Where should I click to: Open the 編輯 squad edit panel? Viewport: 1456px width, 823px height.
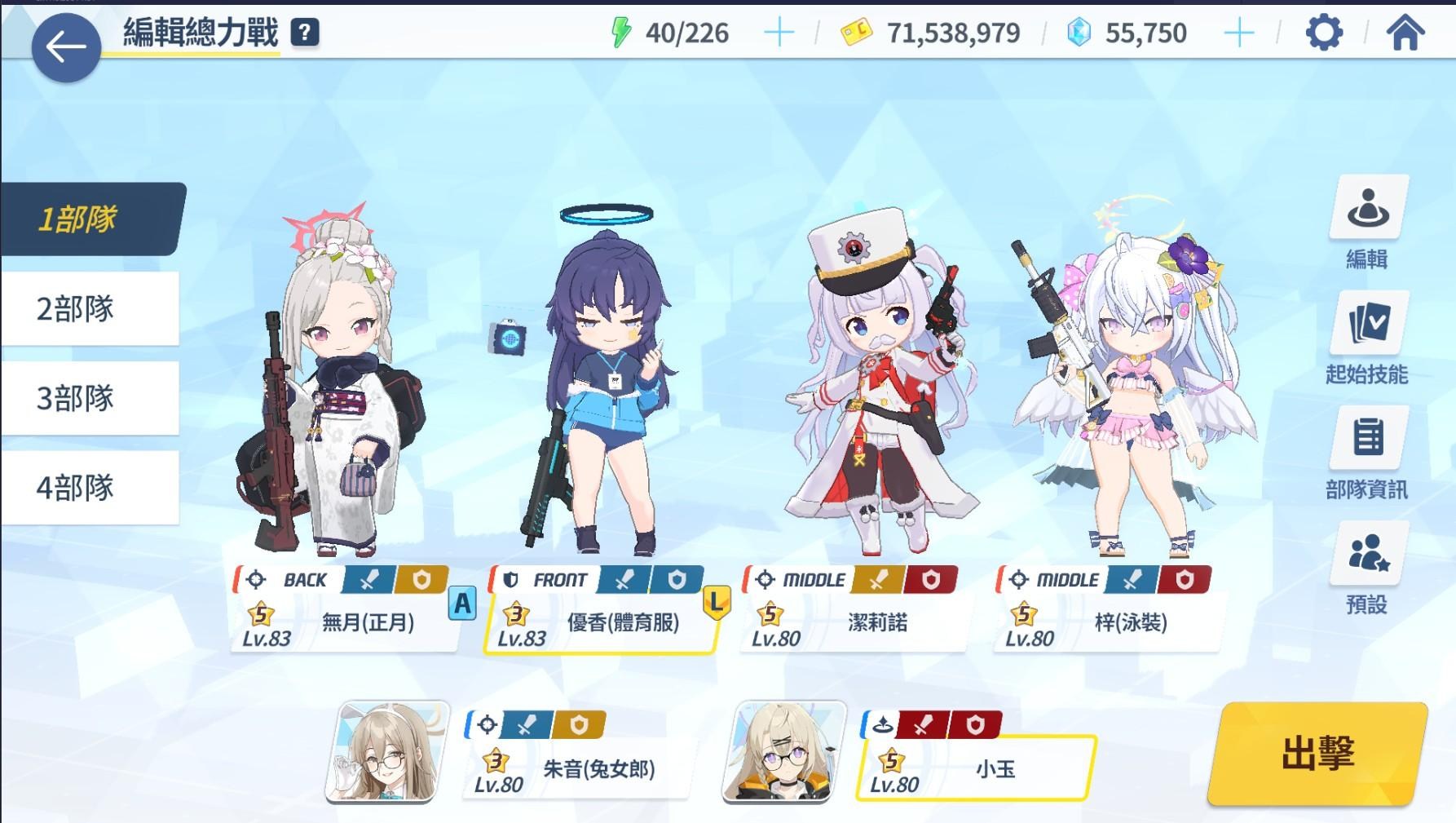(1369, 222)
